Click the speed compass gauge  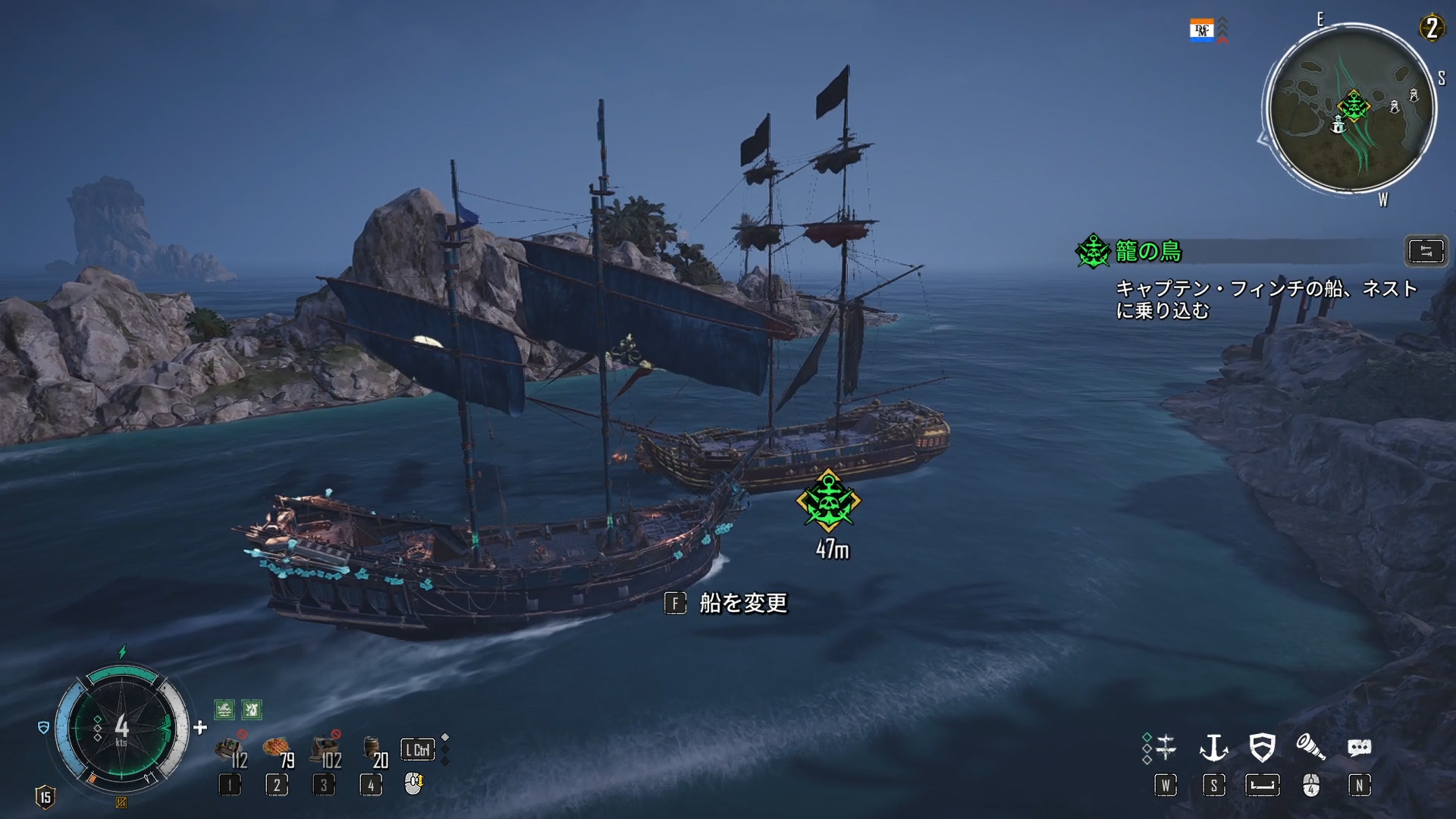click(121, 728)
